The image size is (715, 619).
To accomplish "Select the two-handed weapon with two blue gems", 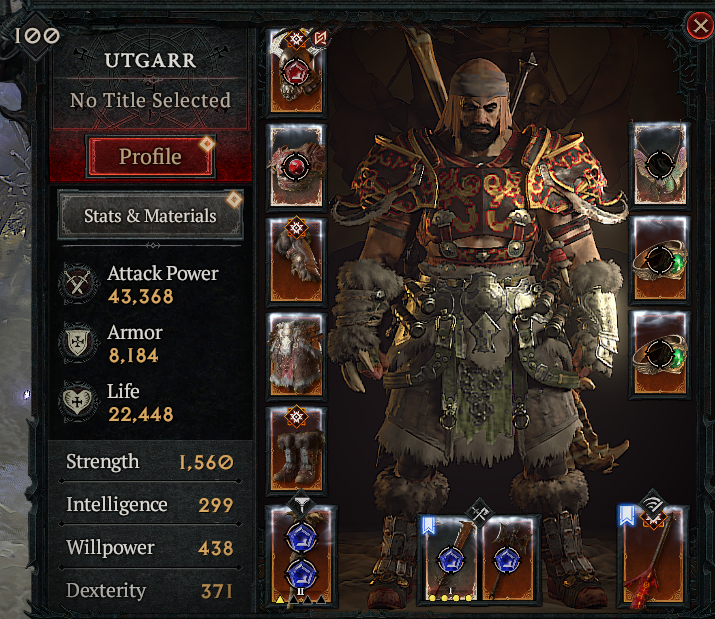I will 302,557.
